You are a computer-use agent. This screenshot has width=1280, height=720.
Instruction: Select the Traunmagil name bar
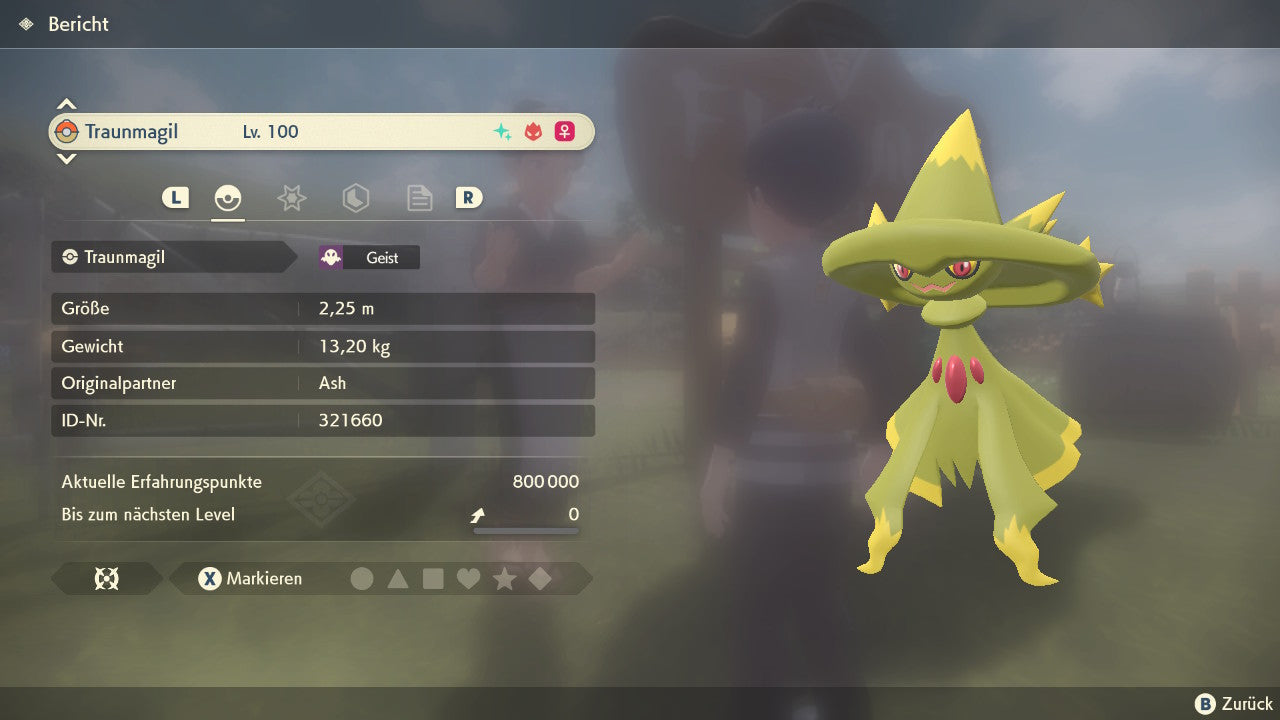click(320, 132)
